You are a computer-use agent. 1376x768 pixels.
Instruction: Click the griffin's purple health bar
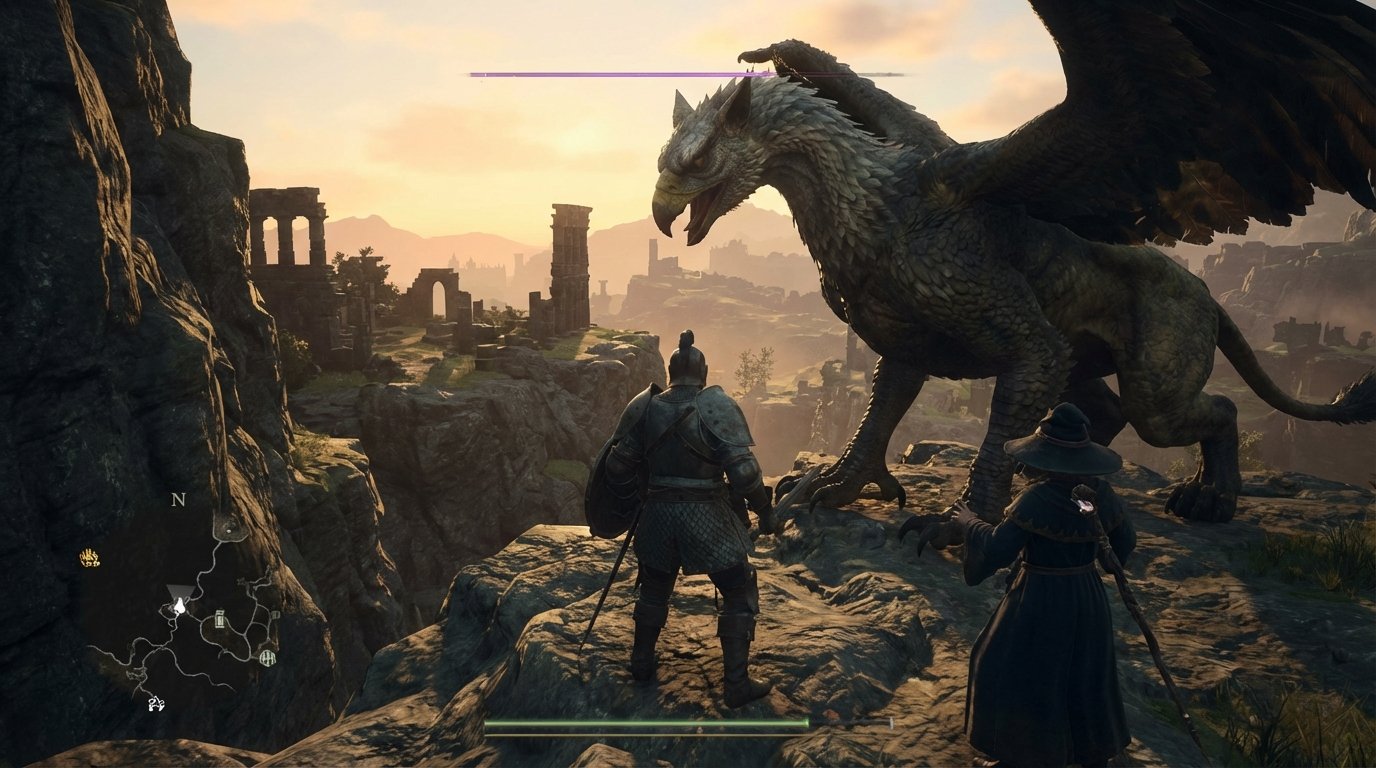tap(620, 72)
